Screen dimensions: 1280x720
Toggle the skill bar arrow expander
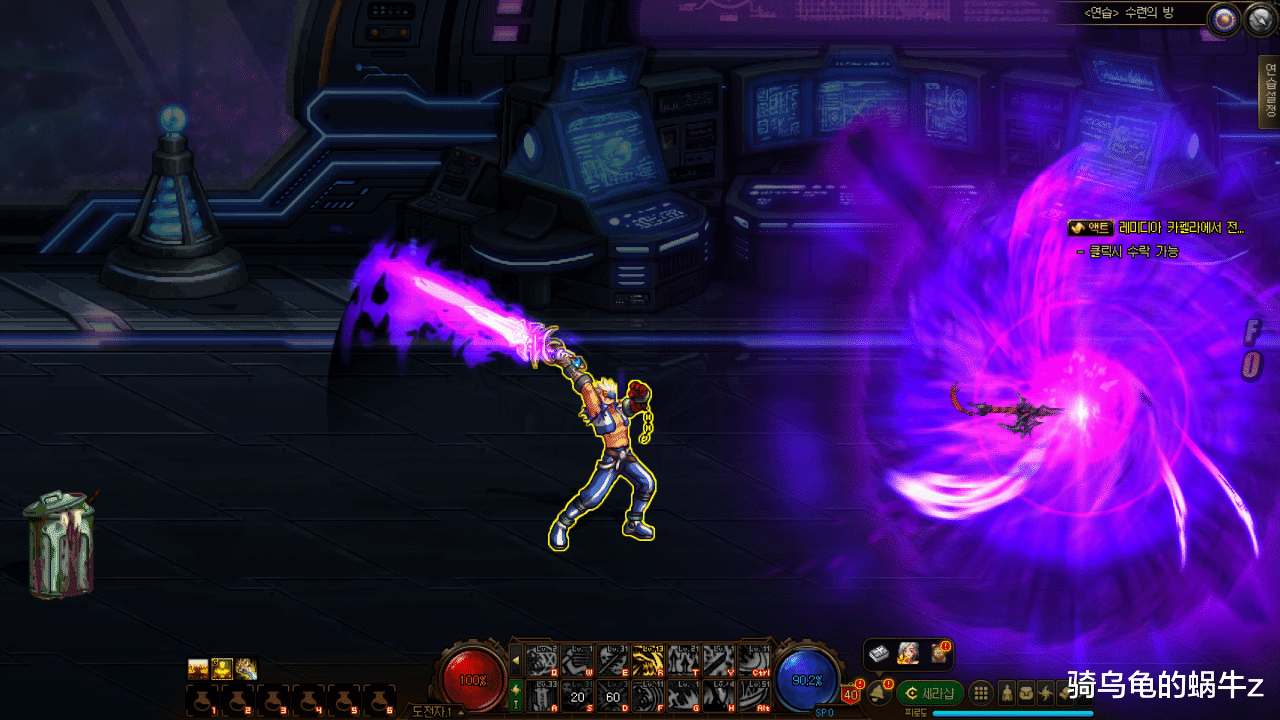click(x=515, y=659)
